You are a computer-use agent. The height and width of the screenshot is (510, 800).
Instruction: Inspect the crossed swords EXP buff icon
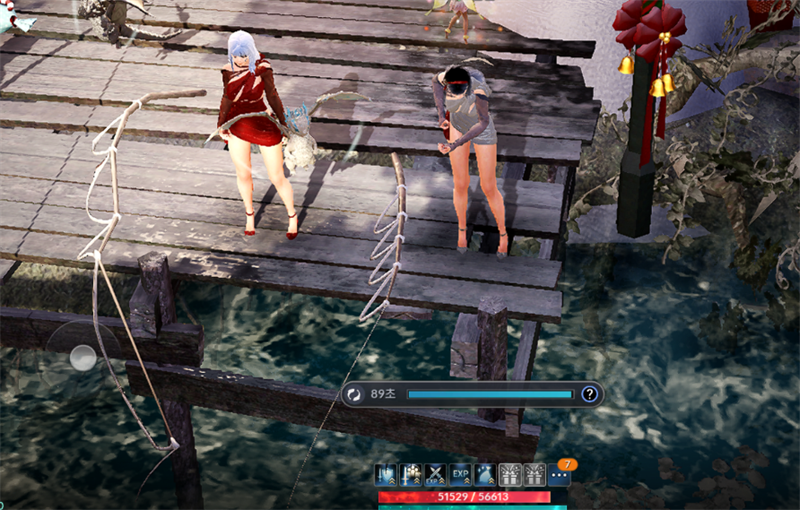(x=435, y=475)
